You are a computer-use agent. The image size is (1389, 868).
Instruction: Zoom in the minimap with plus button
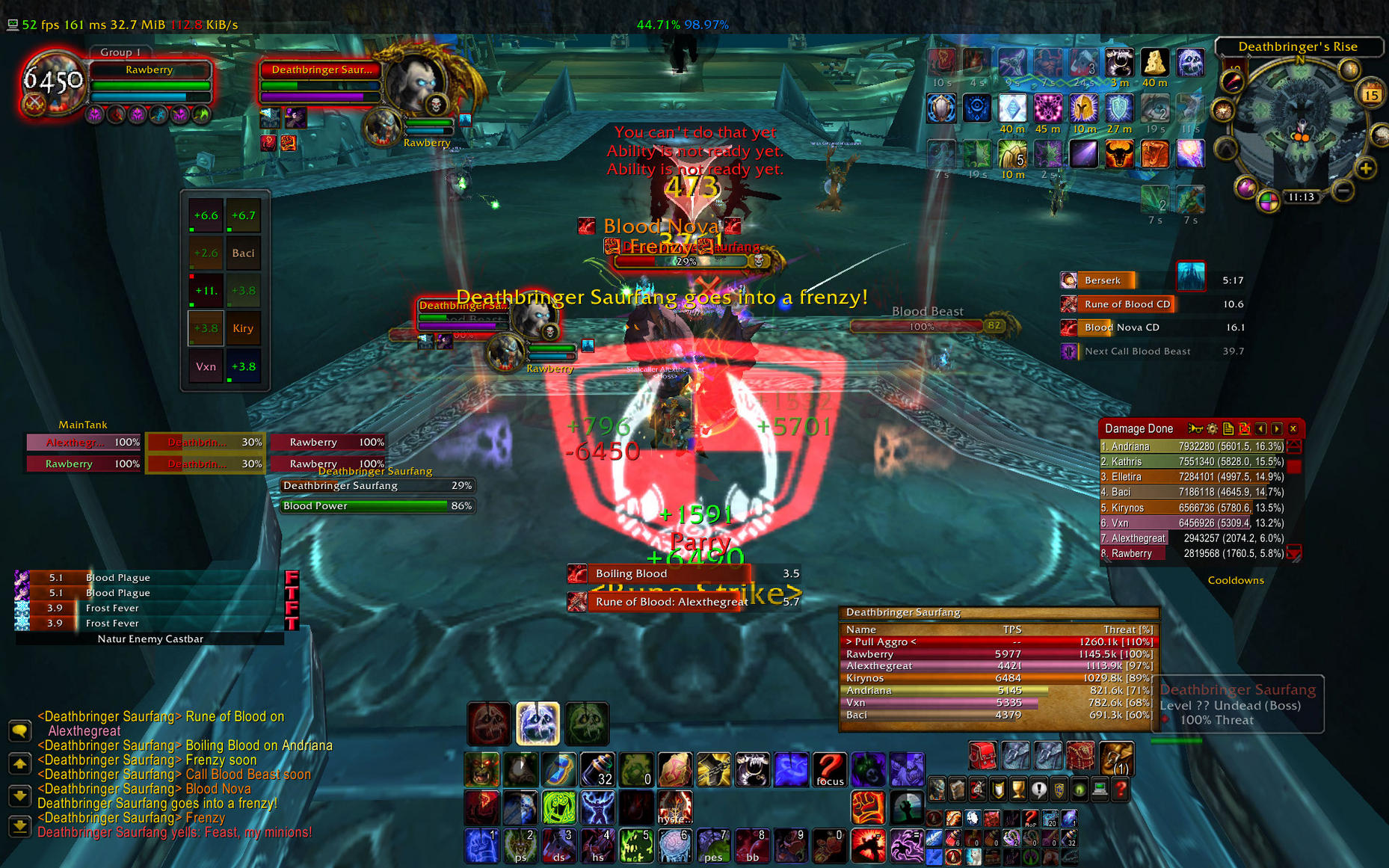(1366, 169)
